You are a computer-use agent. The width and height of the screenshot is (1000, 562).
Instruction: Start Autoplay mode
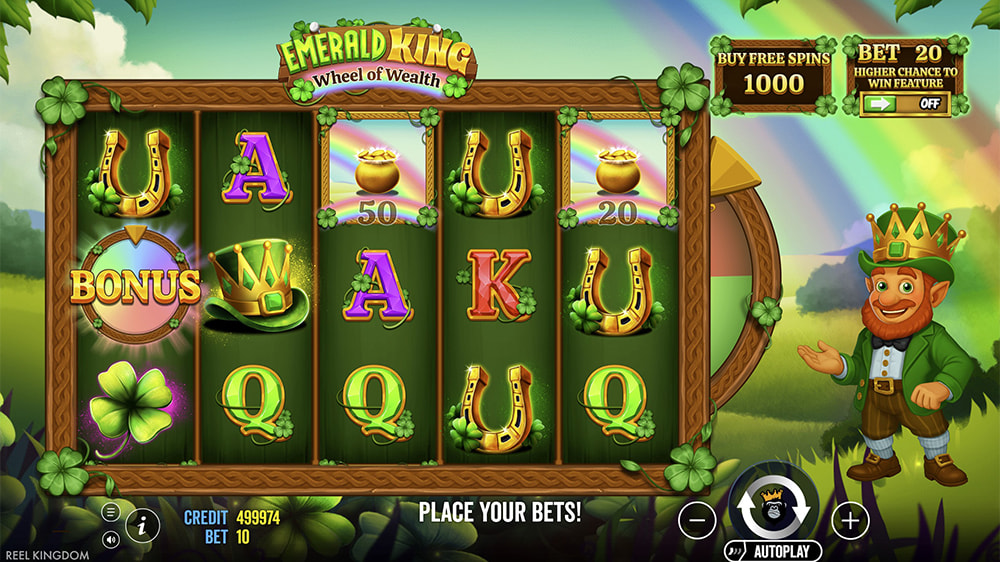[773, 551]
